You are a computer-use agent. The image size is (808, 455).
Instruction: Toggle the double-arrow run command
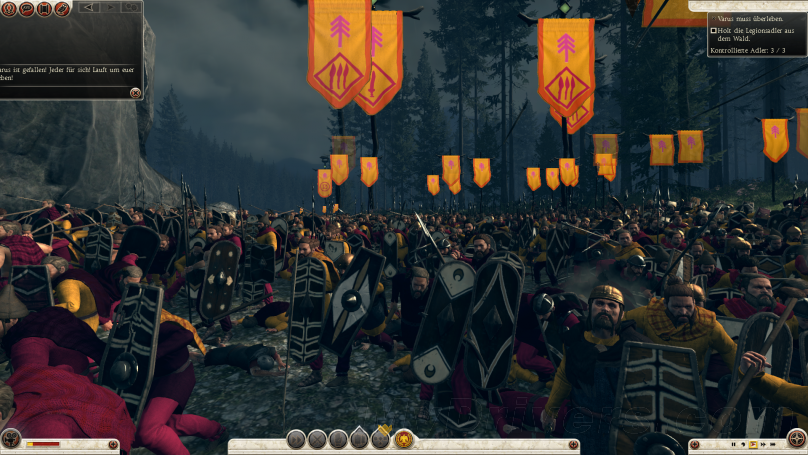296,438
